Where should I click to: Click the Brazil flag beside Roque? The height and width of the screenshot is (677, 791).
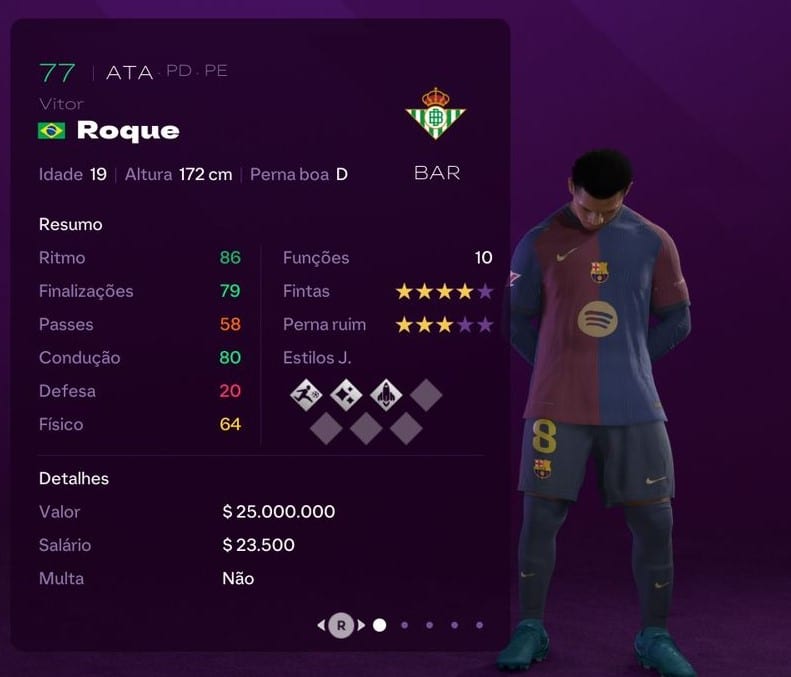[51, 131]
